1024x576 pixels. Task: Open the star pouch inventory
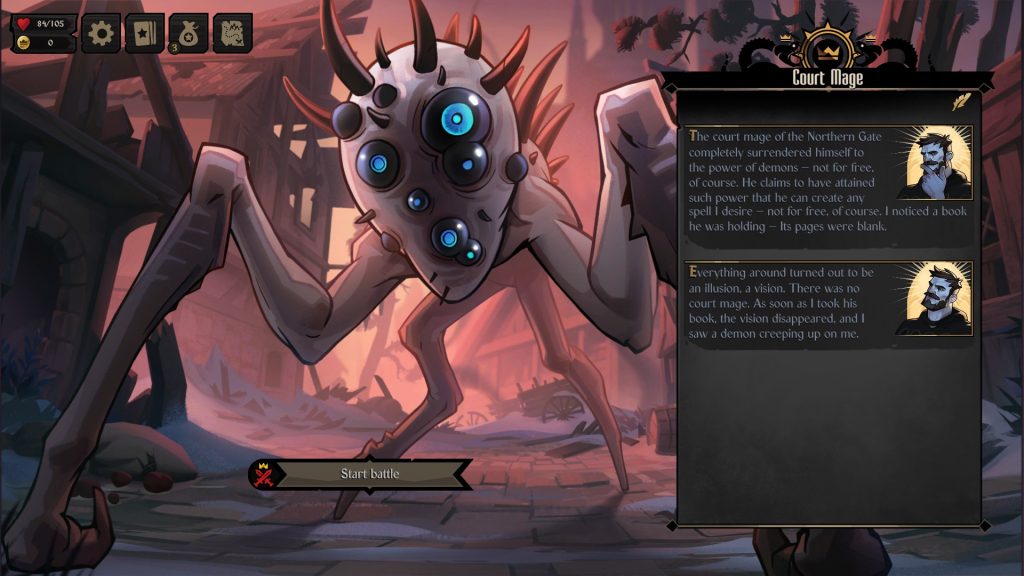188,33
